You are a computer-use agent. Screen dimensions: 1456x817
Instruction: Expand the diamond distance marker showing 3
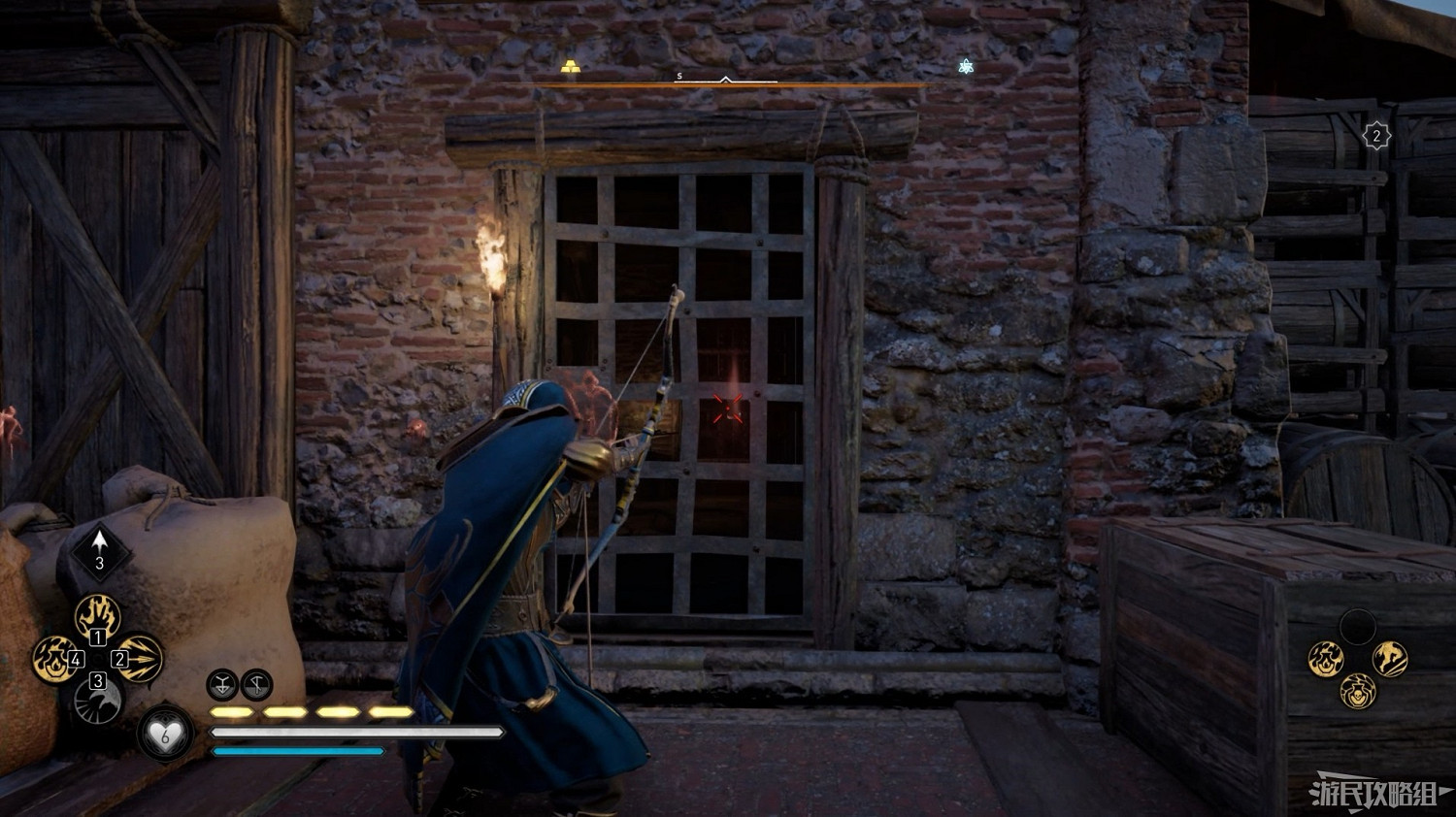[x=99, y=551]
